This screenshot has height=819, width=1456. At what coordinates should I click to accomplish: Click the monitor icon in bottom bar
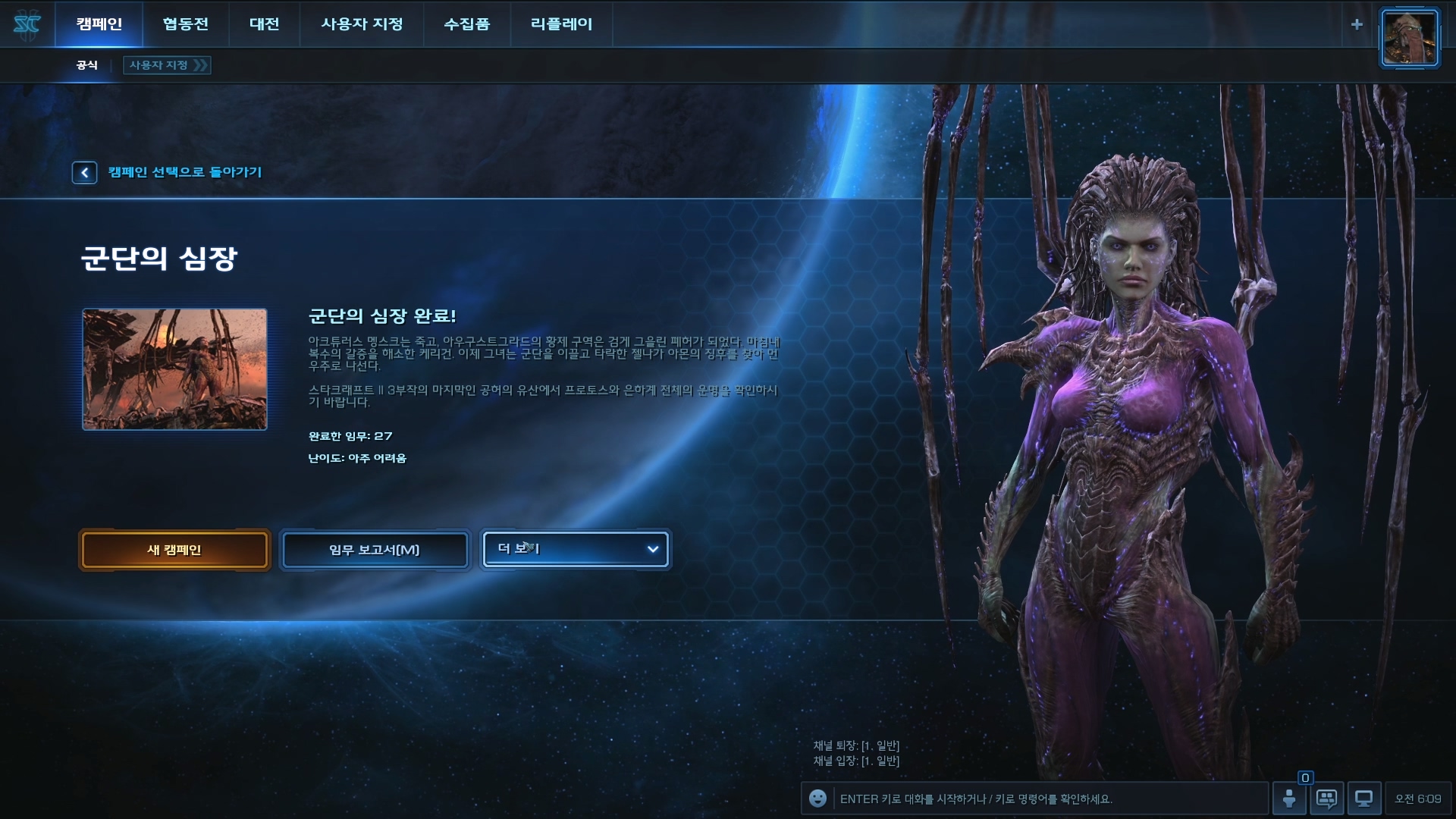(1363, 799)
